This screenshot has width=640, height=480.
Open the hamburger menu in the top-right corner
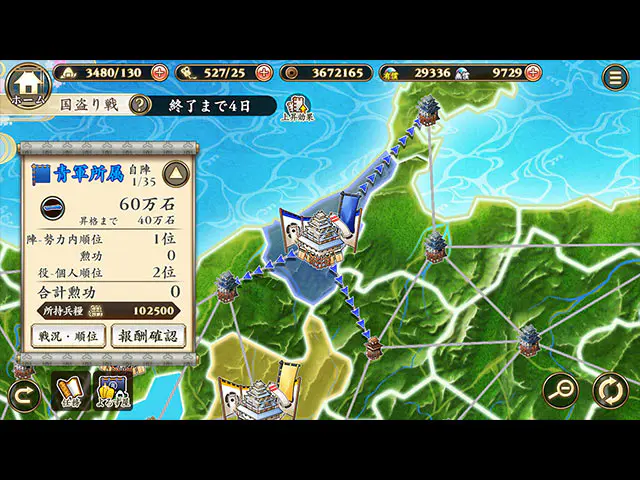tap(615, 76)
